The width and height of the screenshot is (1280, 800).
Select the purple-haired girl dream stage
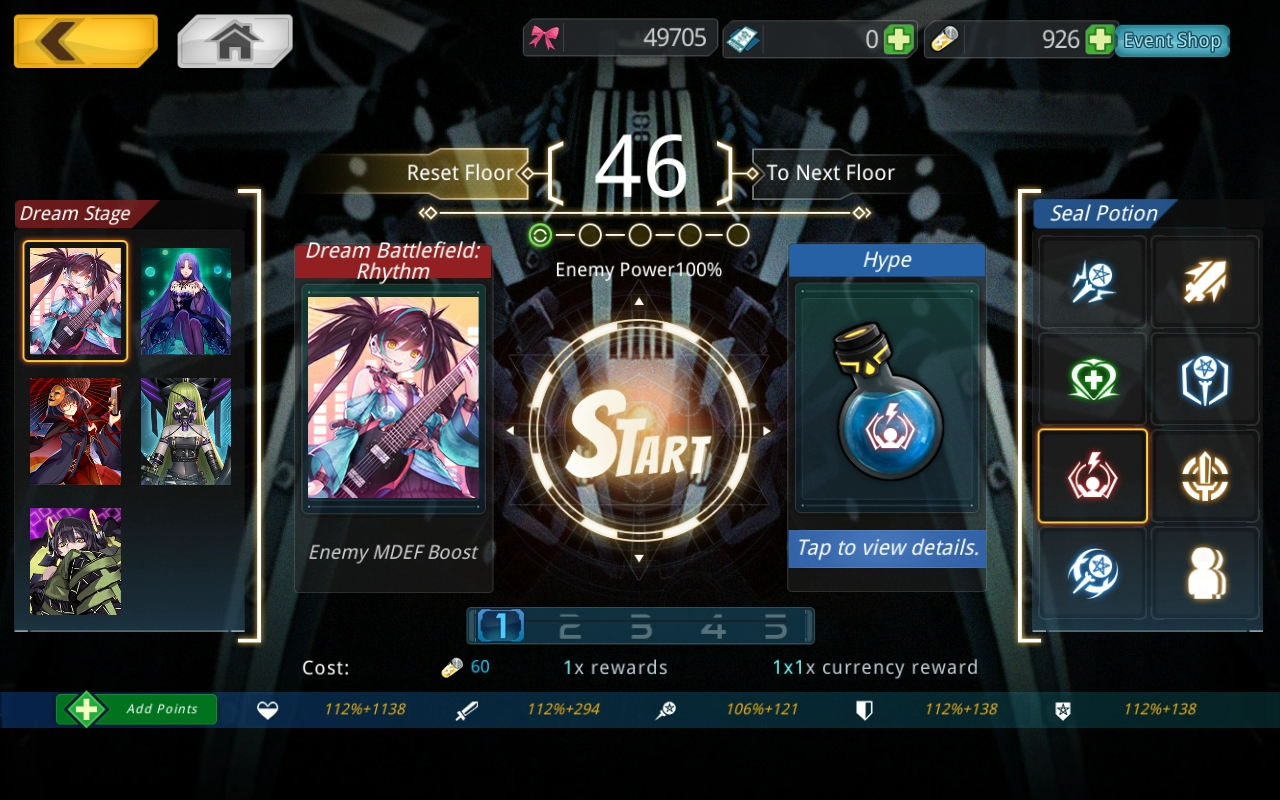pos(186,301)
